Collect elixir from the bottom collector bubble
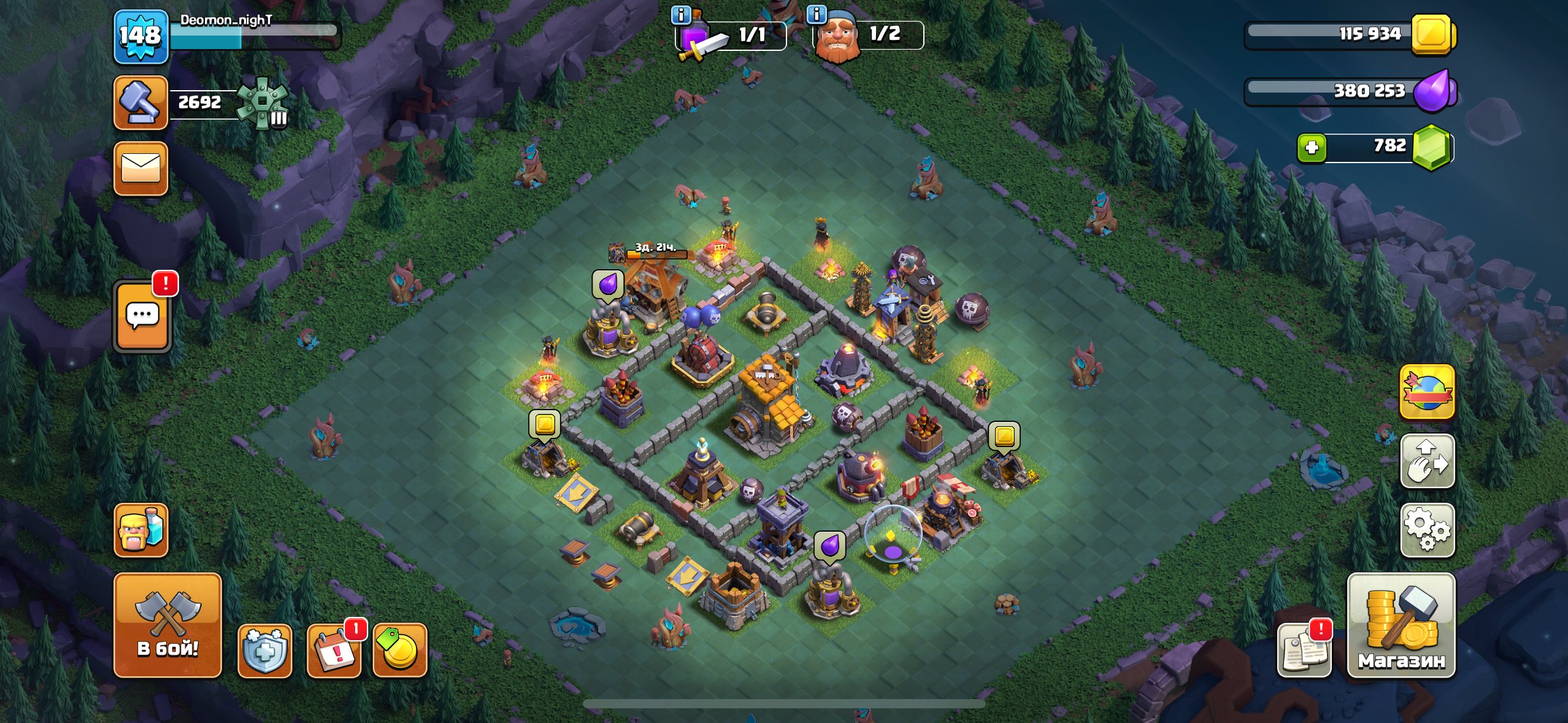Image resolution: width=1568 pixels, height=723 pixels. (829, 545)
